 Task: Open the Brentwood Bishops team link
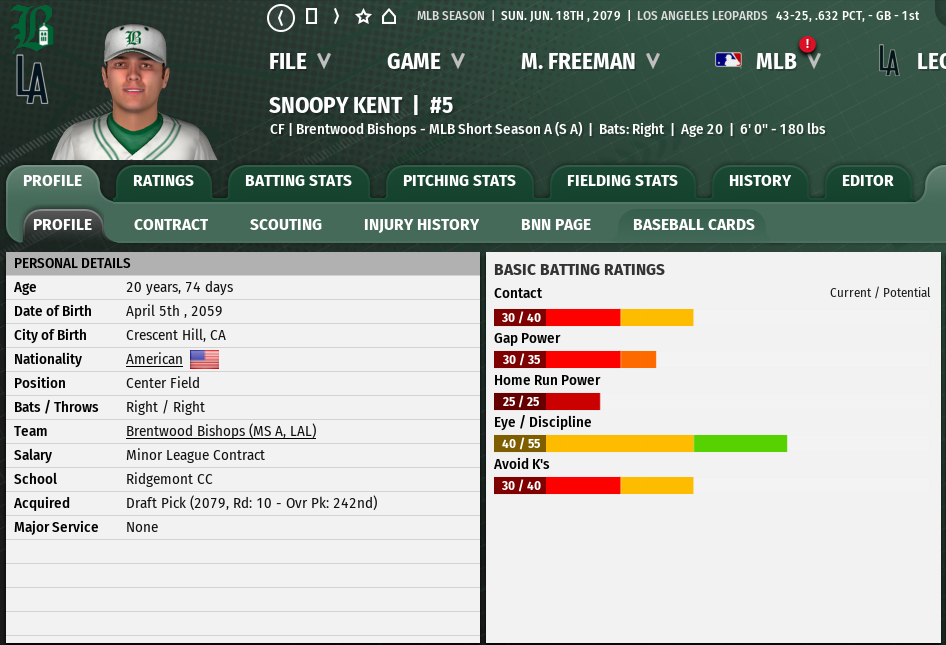(x=221, y=431)
